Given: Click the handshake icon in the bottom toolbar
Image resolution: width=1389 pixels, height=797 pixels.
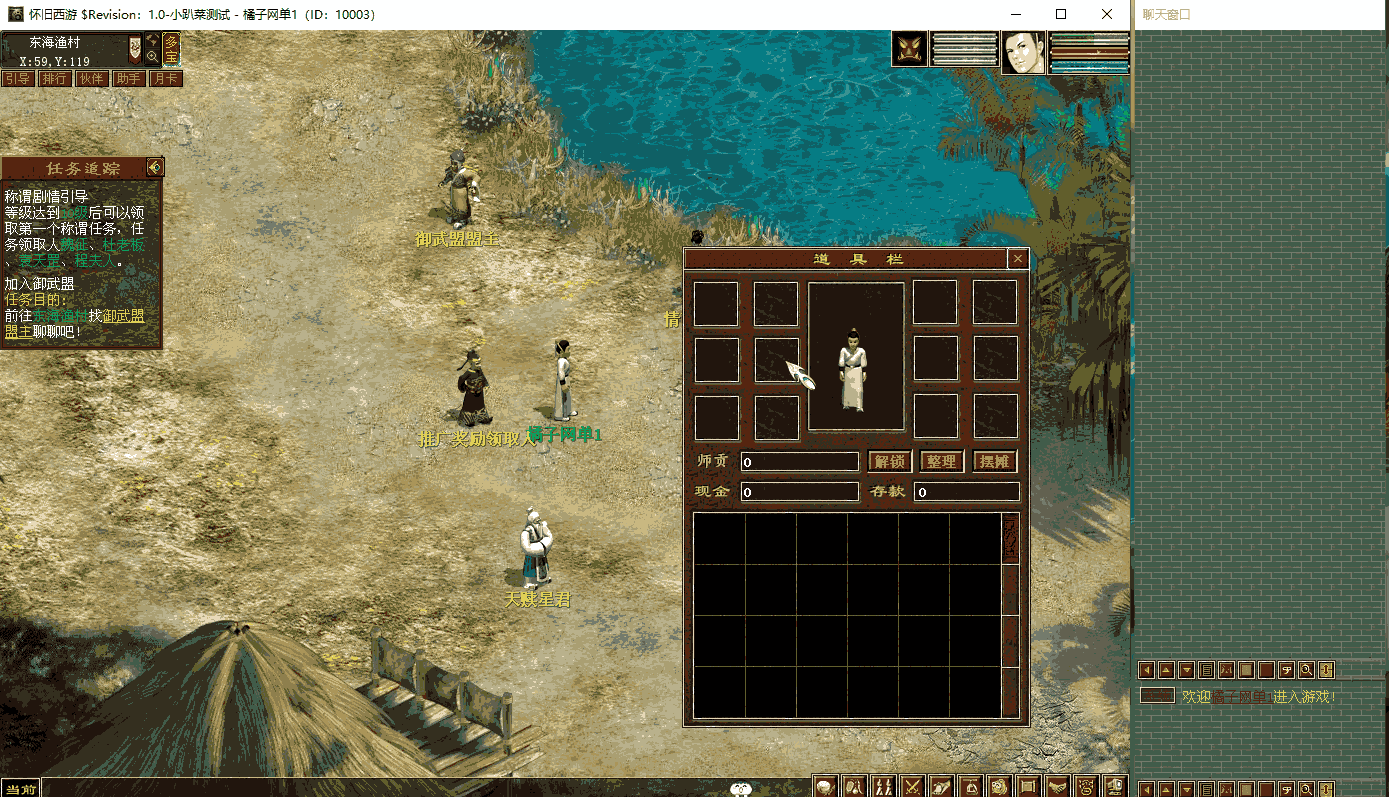Looking at the screenshot, I should 1057,787.
